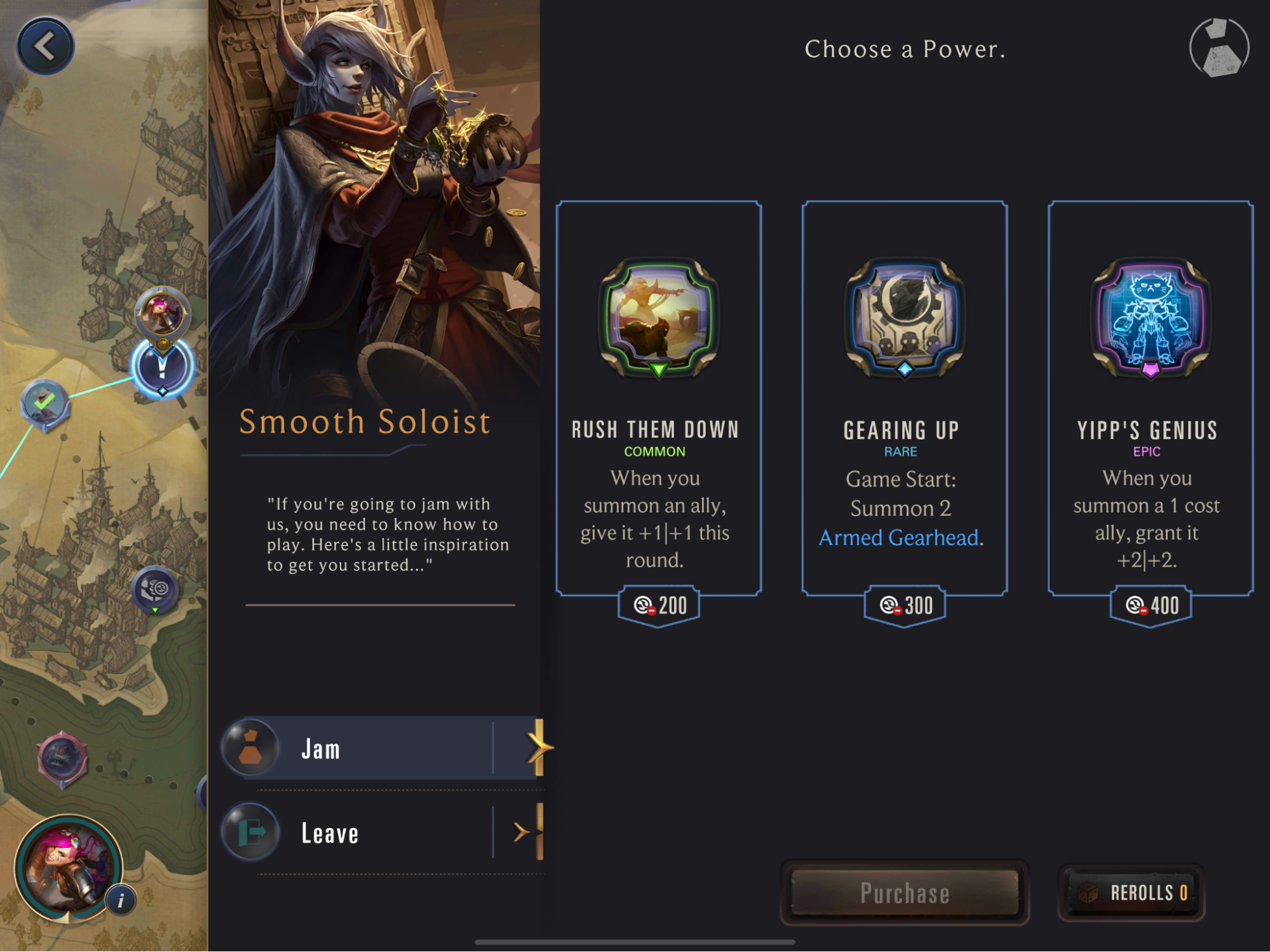
Task: Click the completed checkmark map node
Action: pos(45,403)
